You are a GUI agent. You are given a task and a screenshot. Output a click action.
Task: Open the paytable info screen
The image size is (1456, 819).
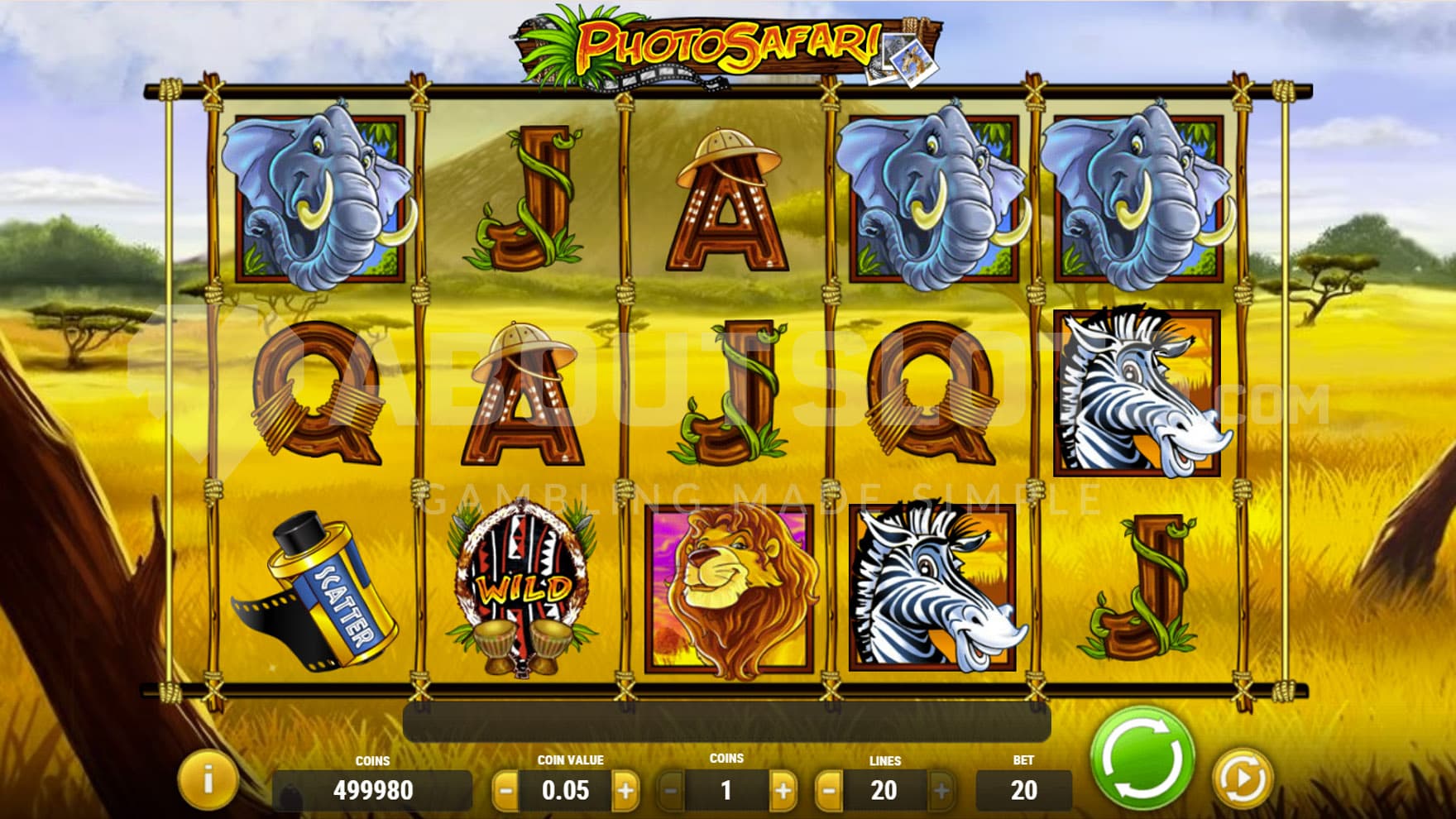[x=208, y=779]
